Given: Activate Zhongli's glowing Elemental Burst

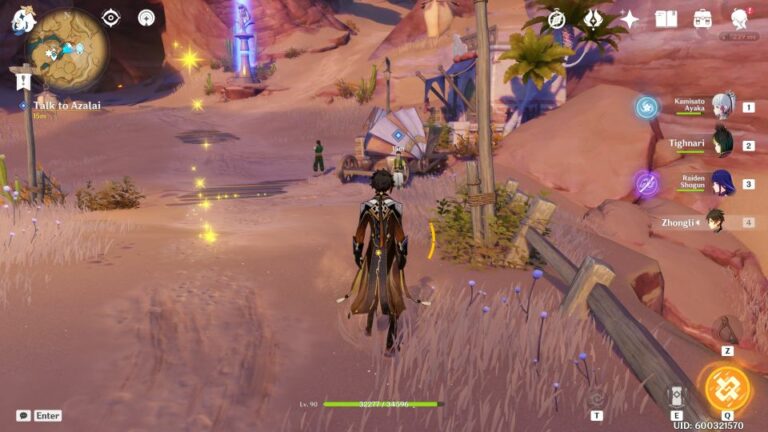Looking at the screenshot, I should click(x=727, y=388).
